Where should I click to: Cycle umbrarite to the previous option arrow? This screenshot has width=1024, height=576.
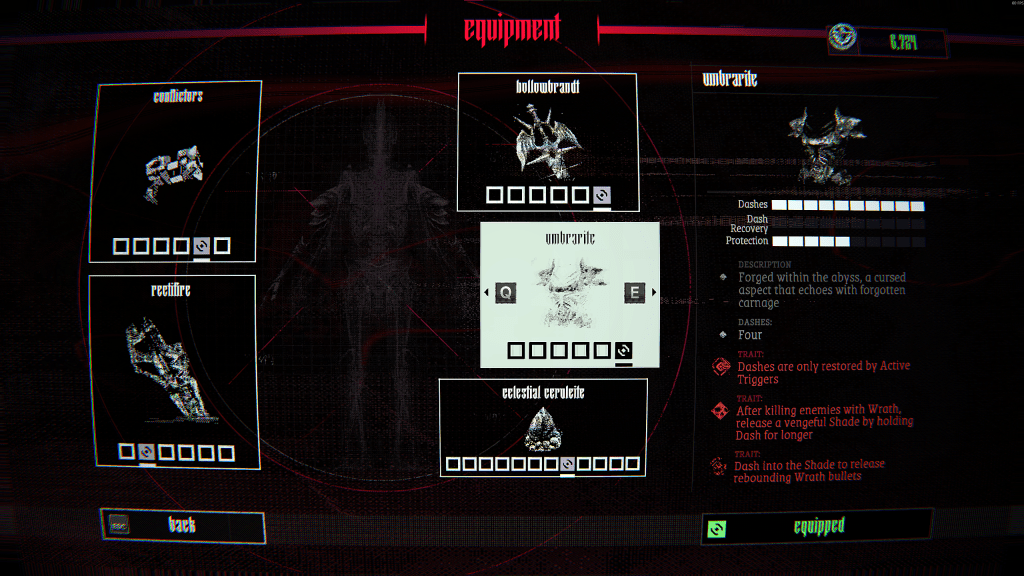pyautogui.click(x=487, y=292)
